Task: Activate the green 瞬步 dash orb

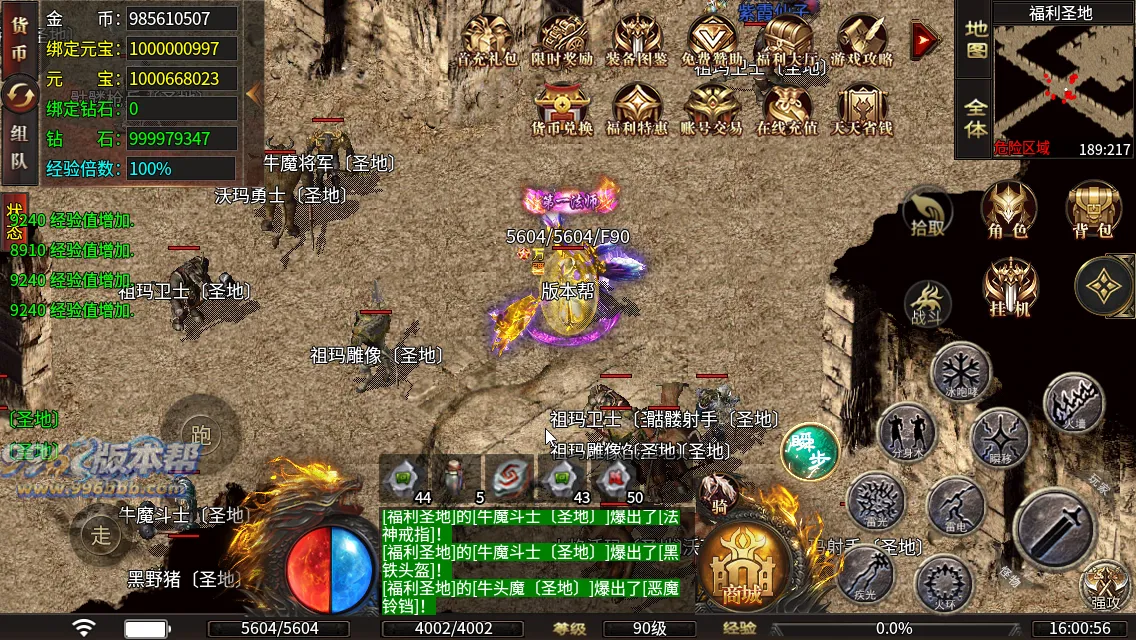Action: (809, 450)
